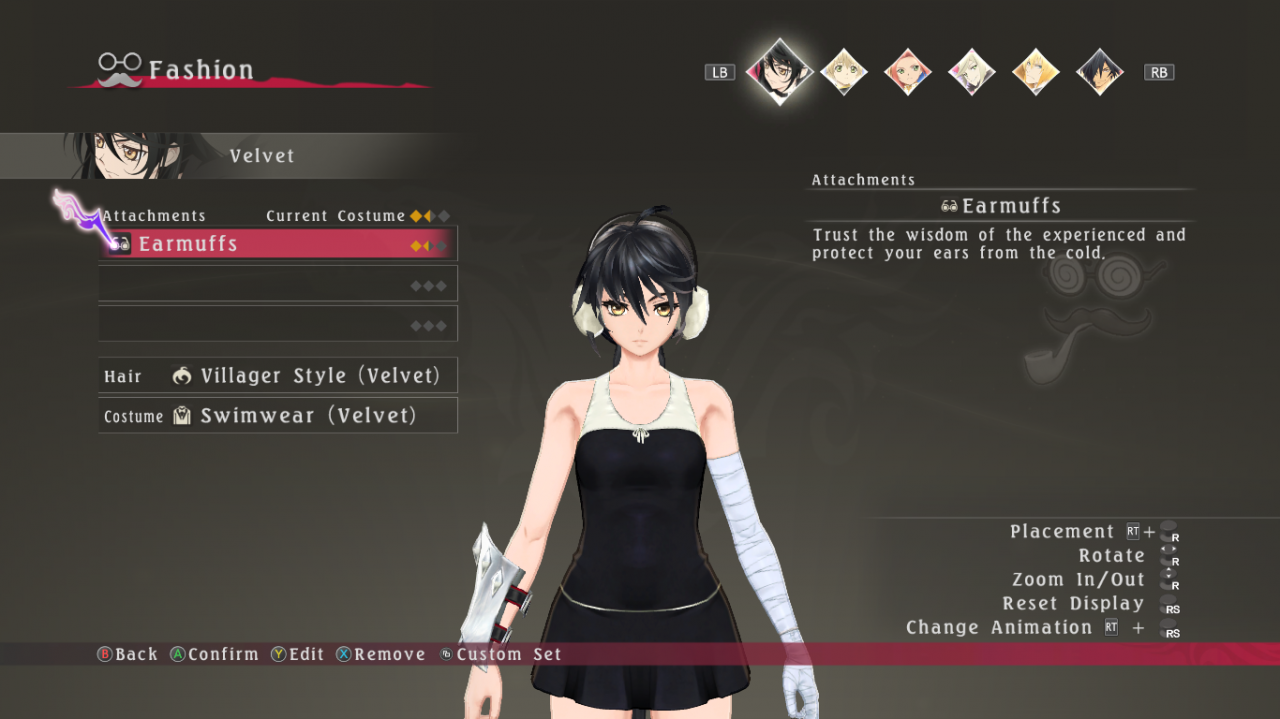The height and width of the screenshot is (719, 1280).
Task: Switch to the dark spiky-haired man portrait
Action: click(x=1100, y=72)
